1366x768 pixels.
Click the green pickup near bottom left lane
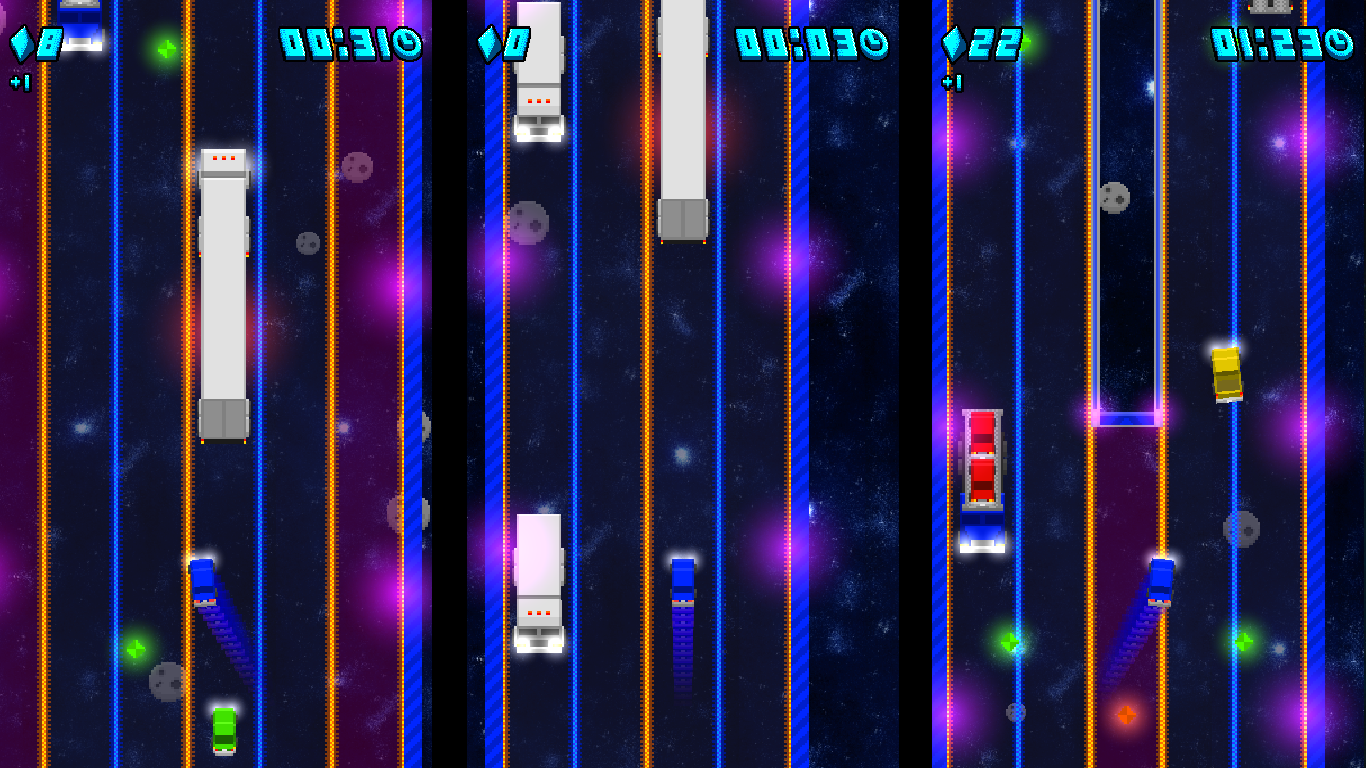coord(133,649)
